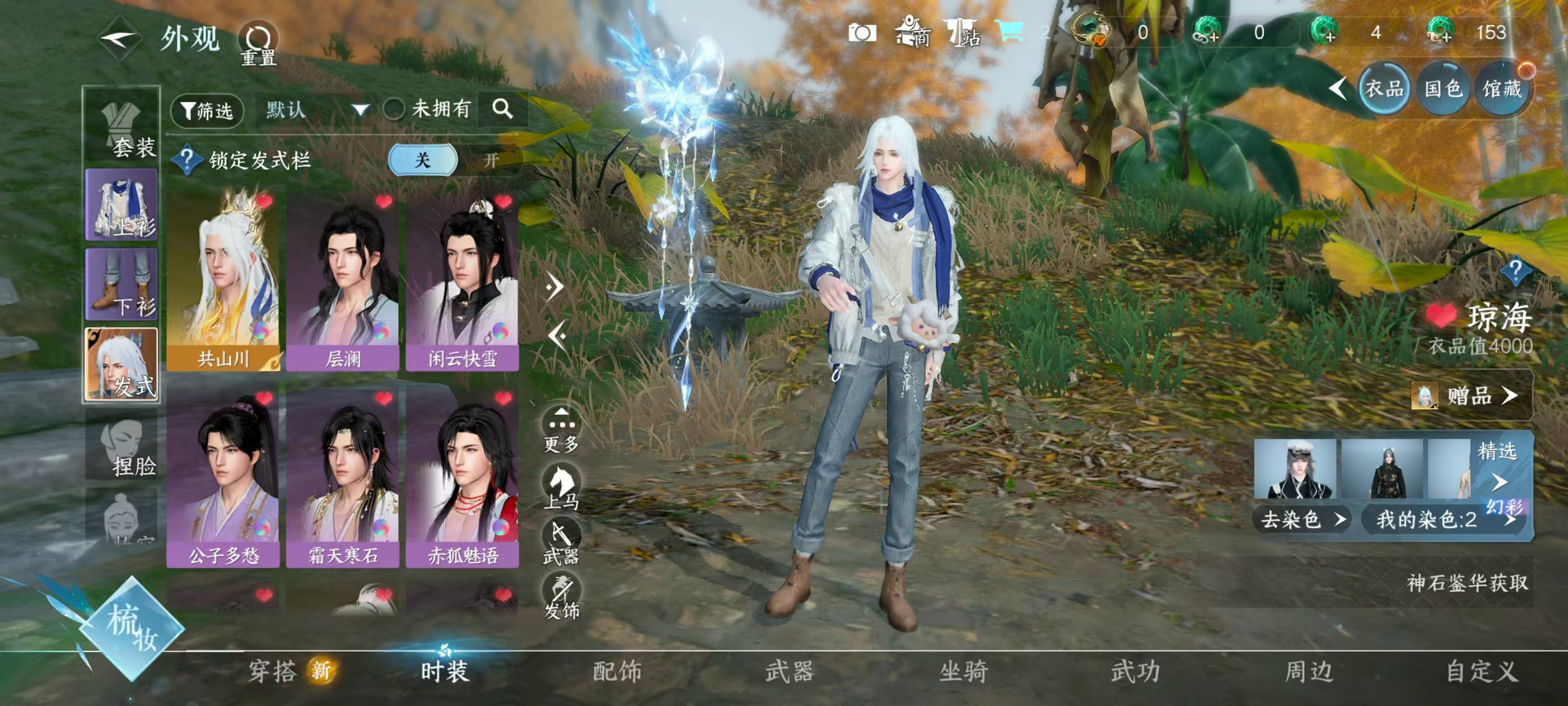1568x706 pixels.
Task: Switch to the 配饰 accessories tab
Action: click(x=617, y=672)
